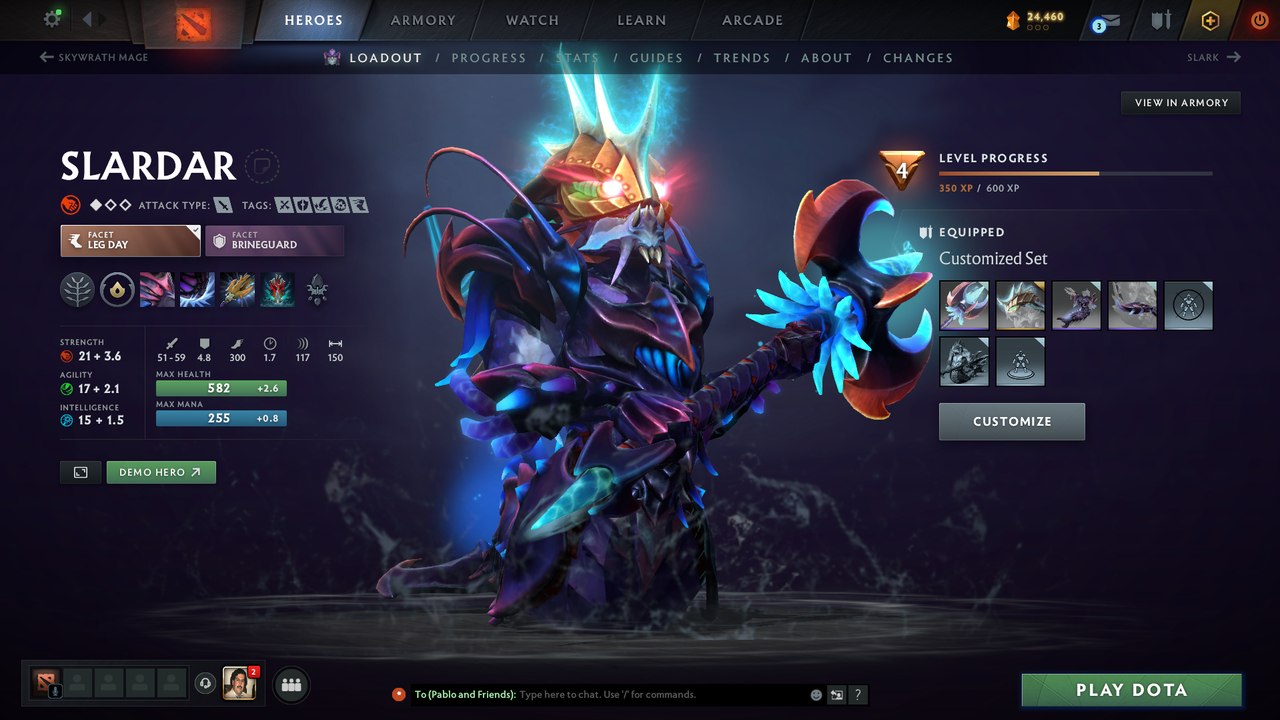Switch to the Guides tab

(656, 57)
